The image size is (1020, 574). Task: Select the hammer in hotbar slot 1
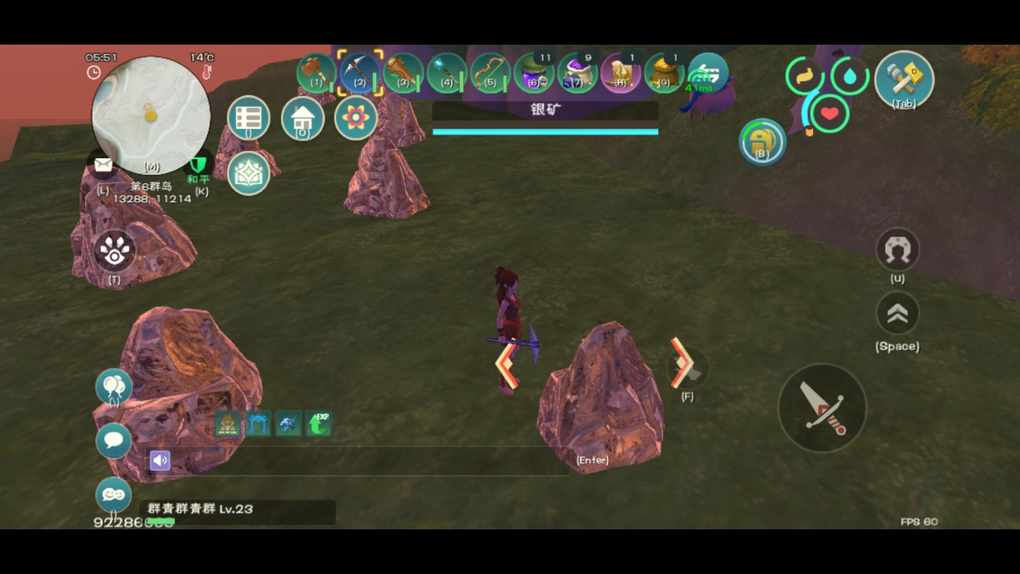(316, 72)
